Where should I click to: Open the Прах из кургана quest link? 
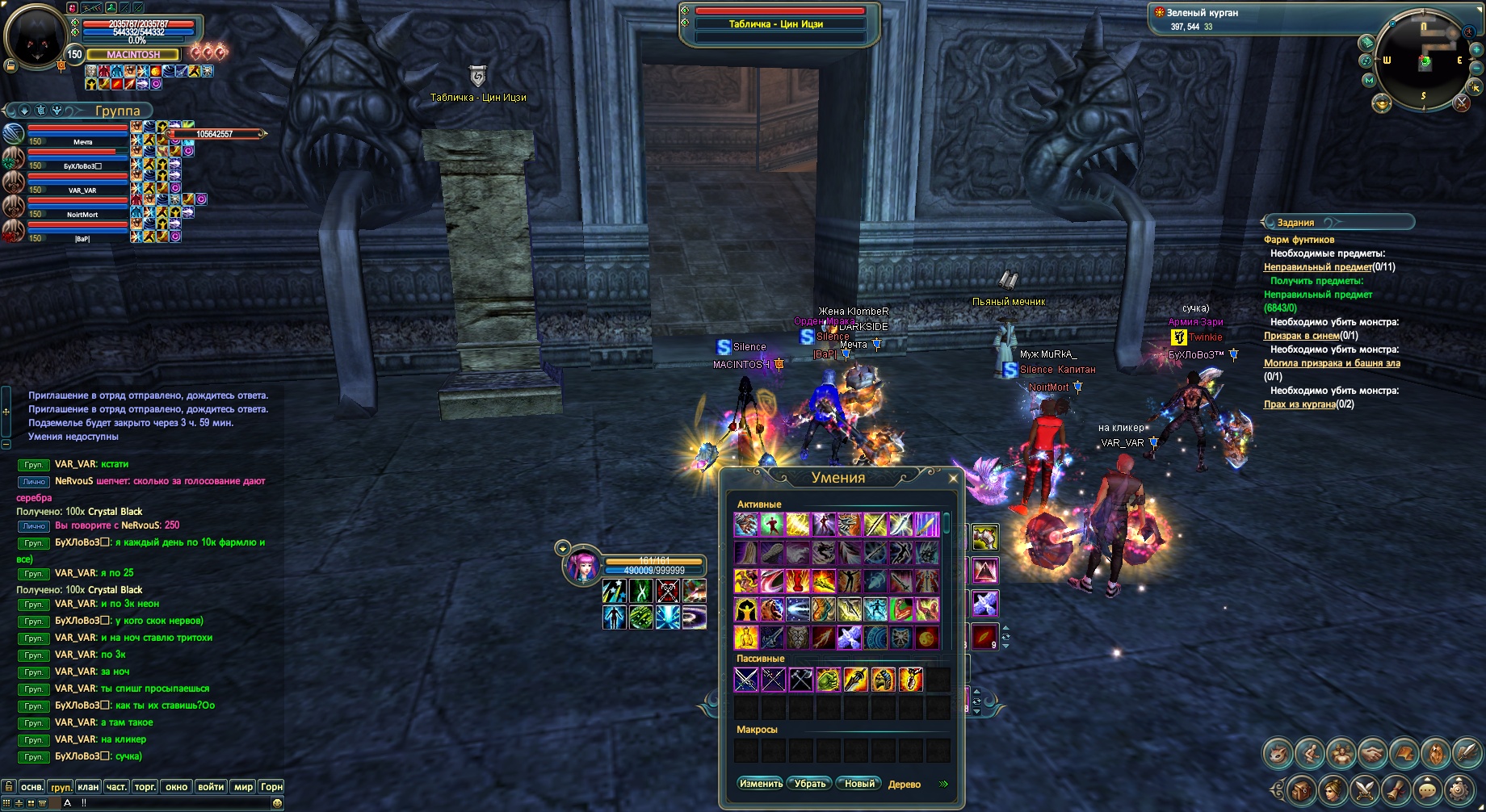tap(1299, 404)
